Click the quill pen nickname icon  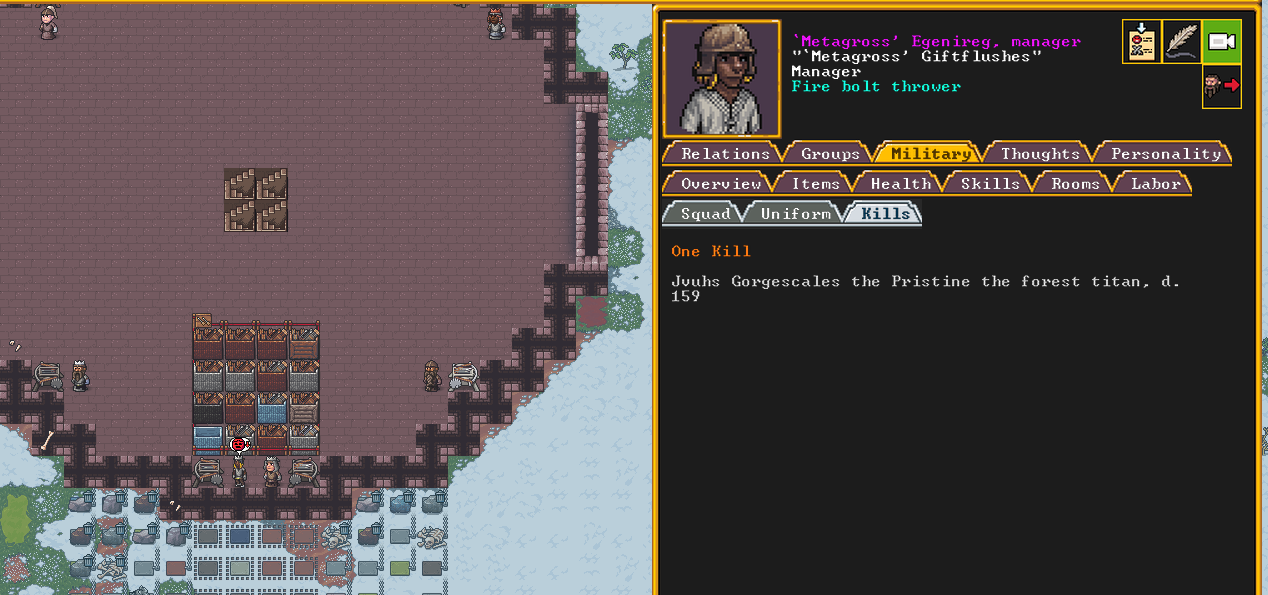coord(1181,42)
